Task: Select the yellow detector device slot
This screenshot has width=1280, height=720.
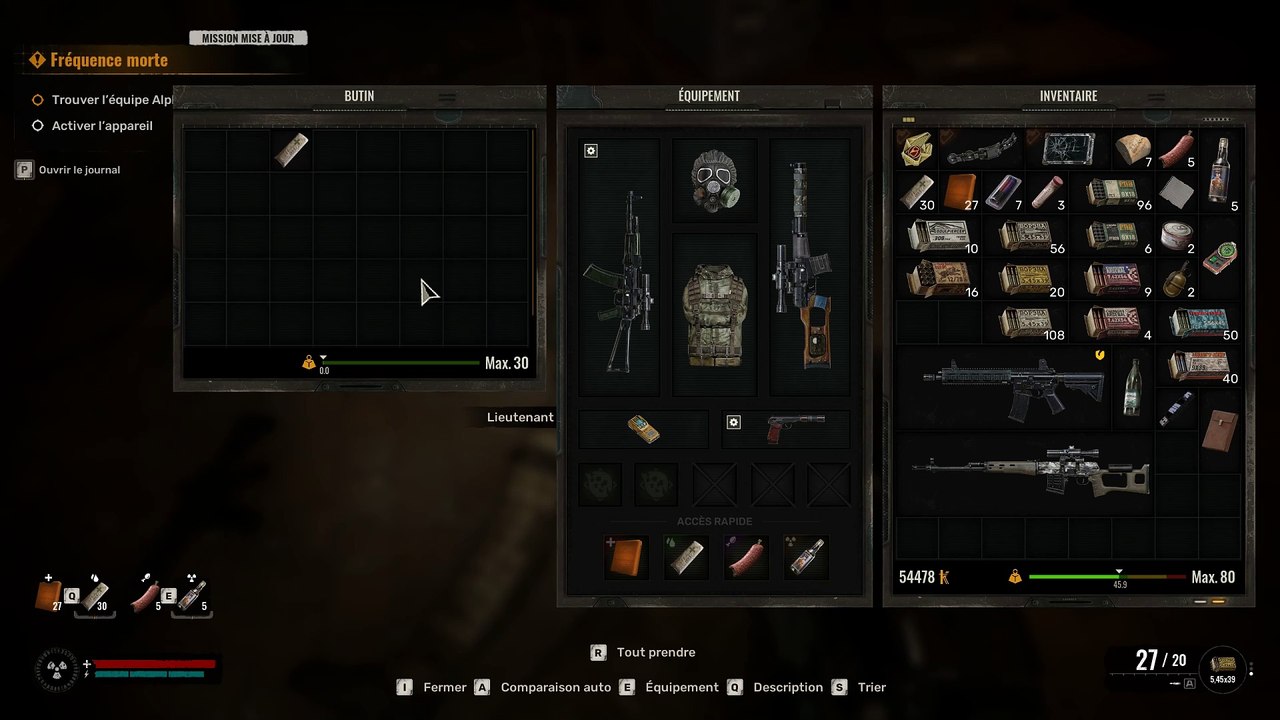Action: 643,429
